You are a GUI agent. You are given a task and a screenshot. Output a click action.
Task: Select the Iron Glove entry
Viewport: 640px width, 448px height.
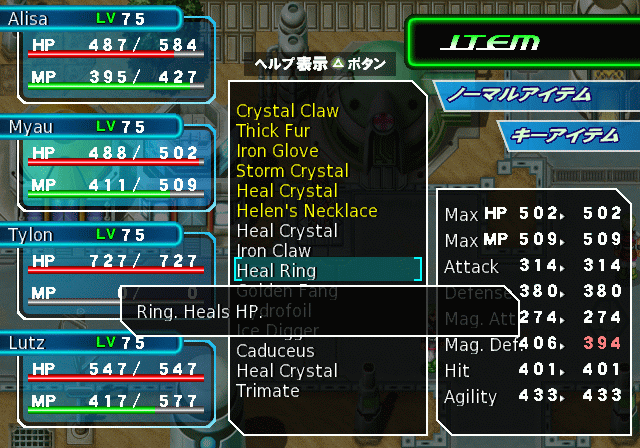point(277,151)
